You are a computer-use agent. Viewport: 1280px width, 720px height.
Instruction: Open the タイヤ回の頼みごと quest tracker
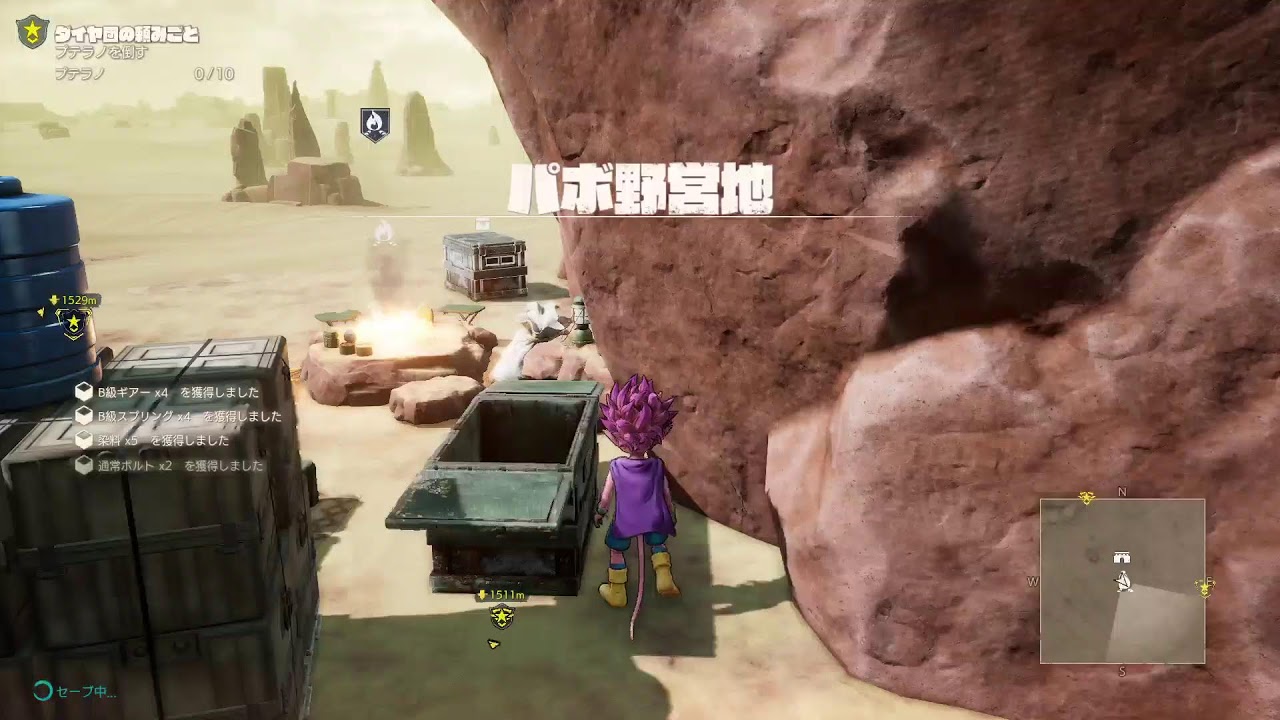pos(127,35)
